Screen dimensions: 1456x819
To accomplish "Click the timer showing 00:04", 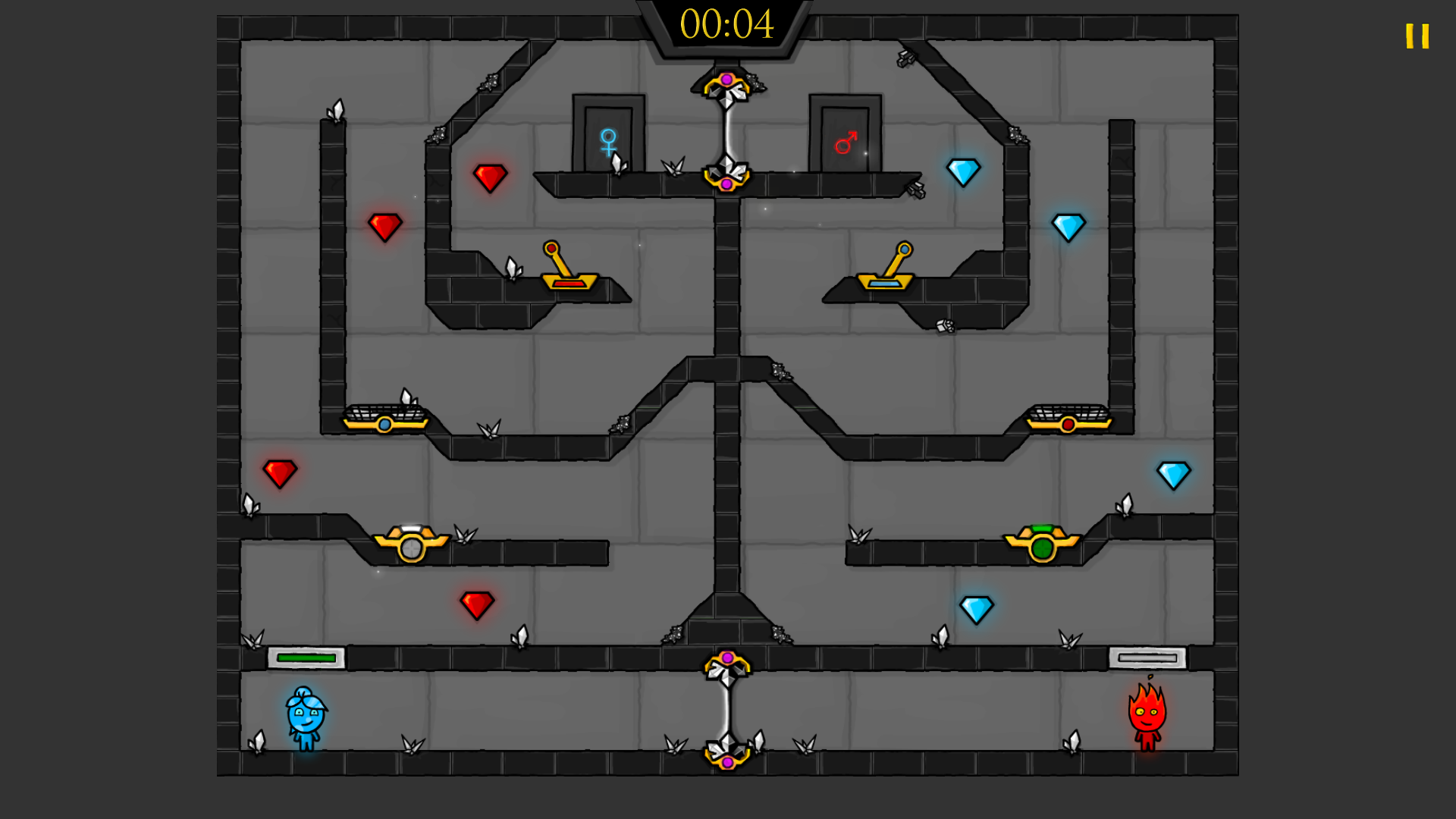I will coord(726,25).
